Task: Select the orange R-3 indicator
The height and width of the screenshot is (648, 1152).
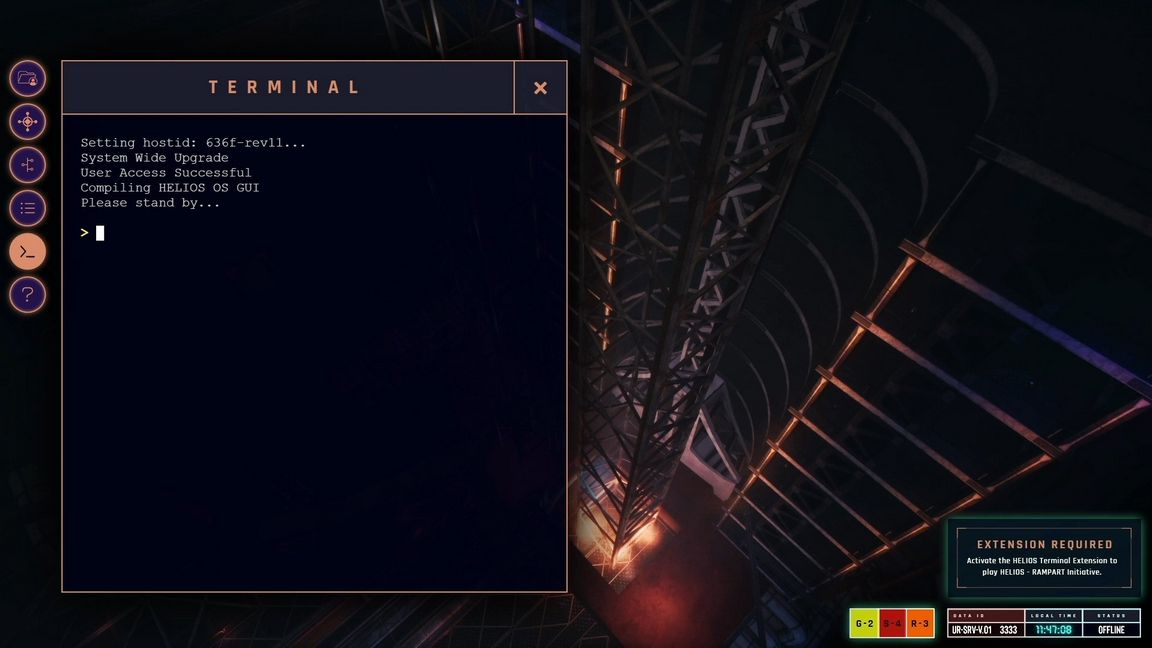Action: pos(920,624)
